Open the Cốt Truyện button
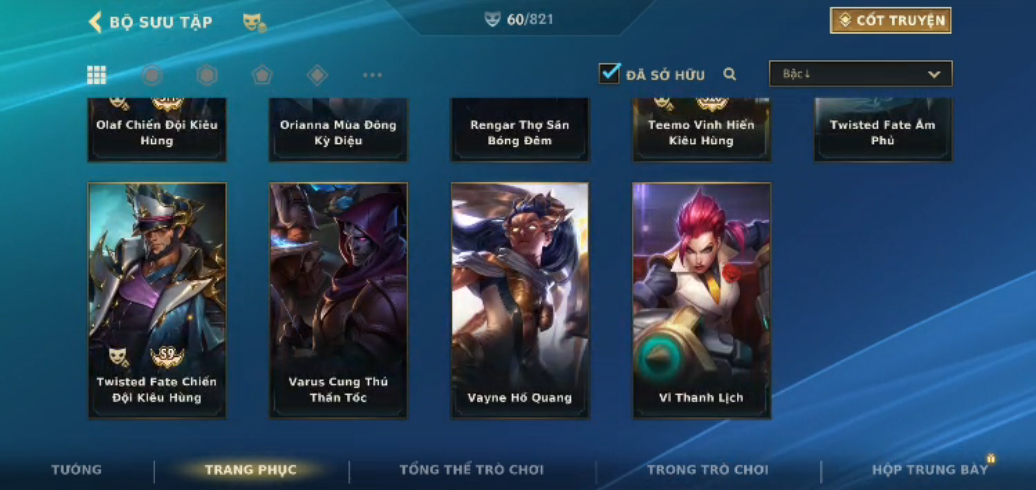The width and height of the screenshot is (1036, 490). pos(890,21)
